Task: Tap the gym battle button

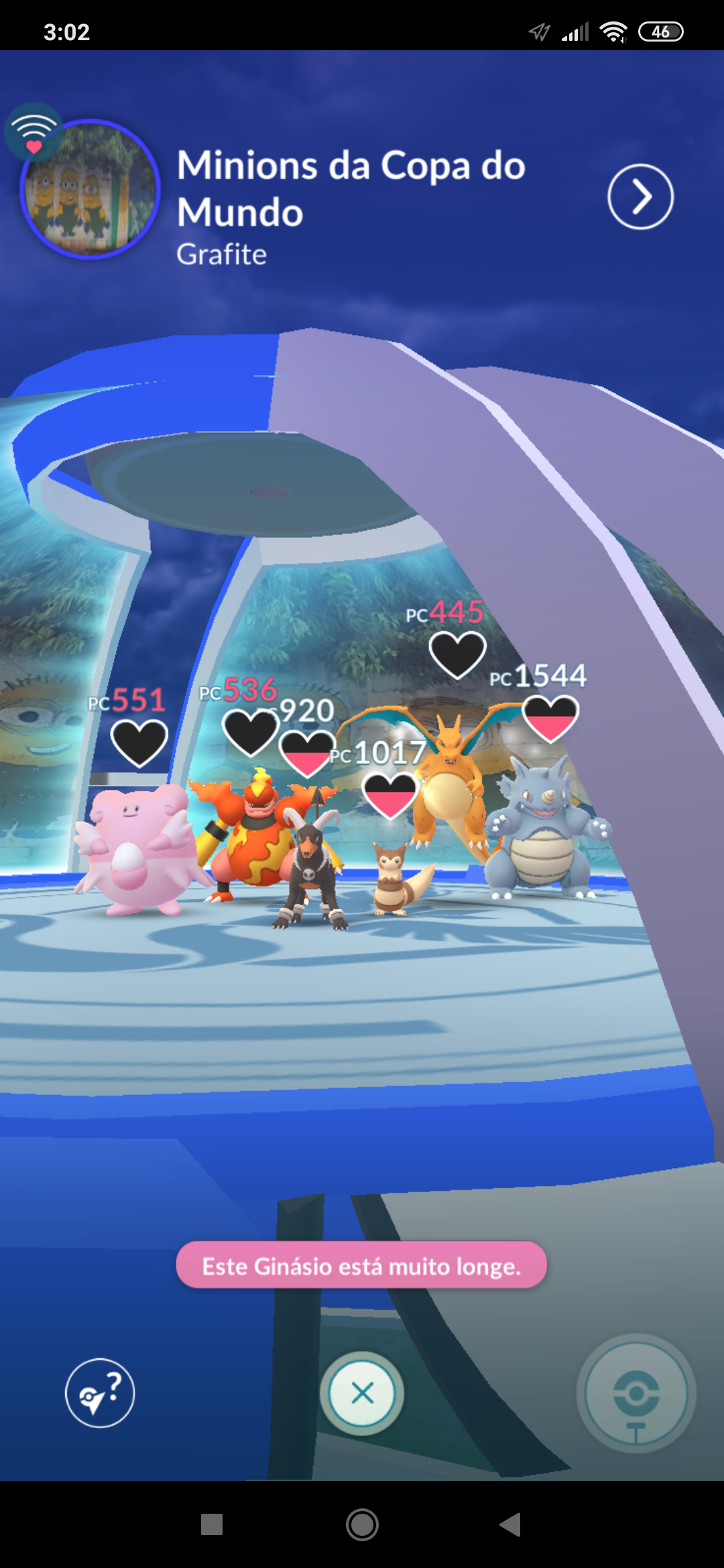Action: pyautogui.click(x=636, y=1393)
